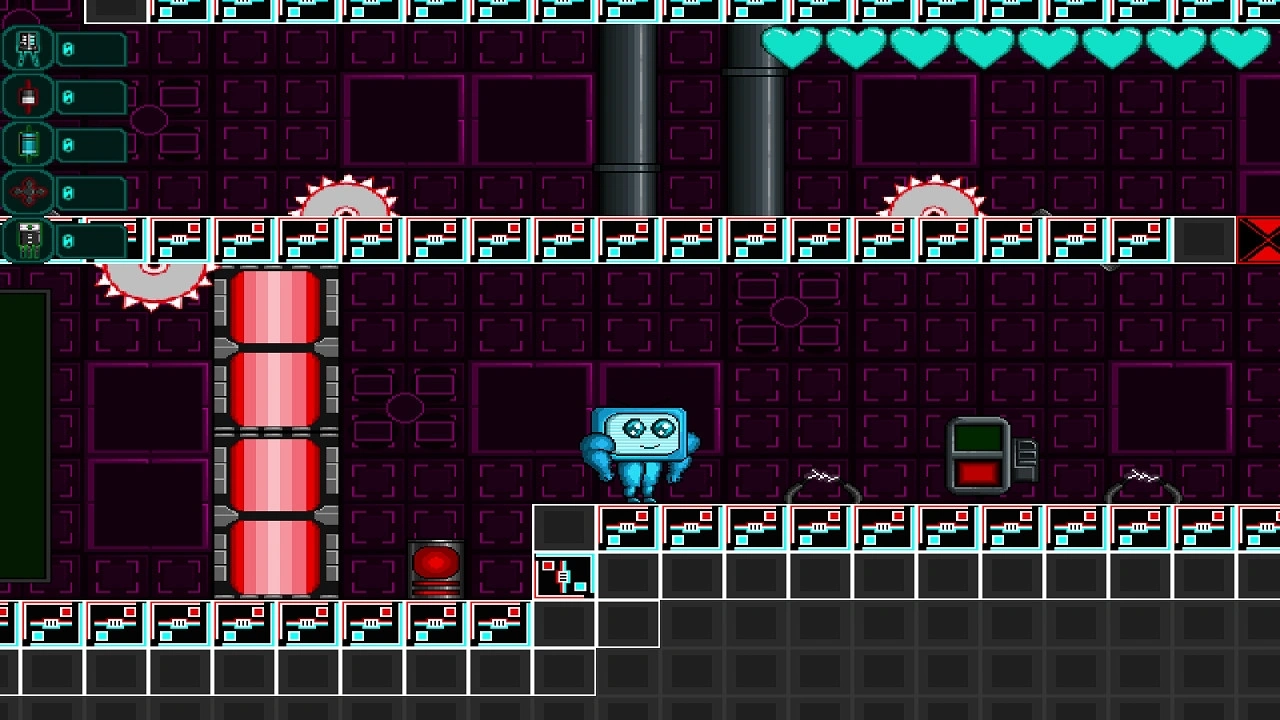Select the red four-way cross component icon
The height and width of the screenshot is (720, 1280).
point(28,192)
